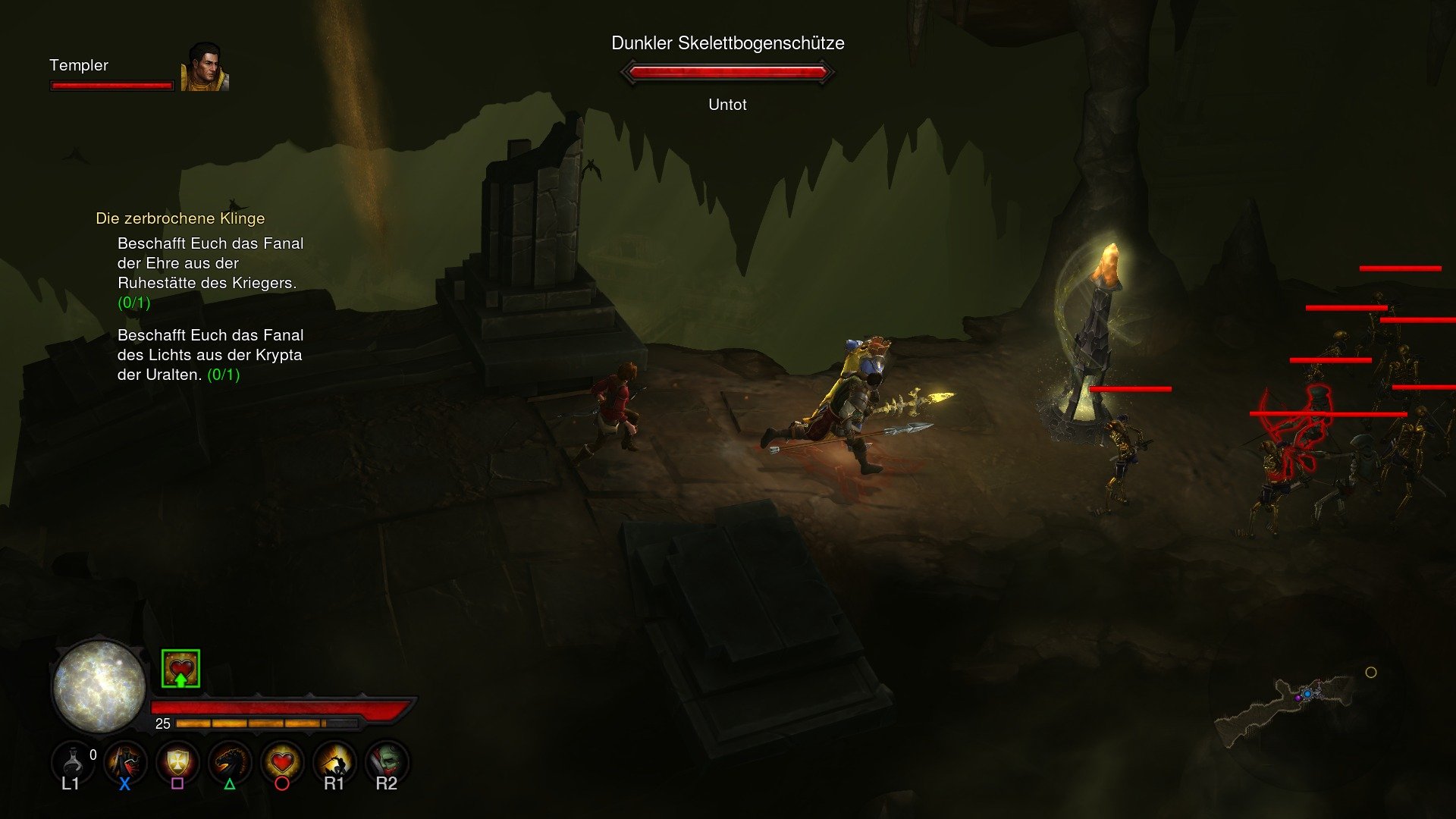The height and width of the screenshot is (819, 1456).
Task: Click the yellow circle marker on minimap
Action: tap(1372, 670)
